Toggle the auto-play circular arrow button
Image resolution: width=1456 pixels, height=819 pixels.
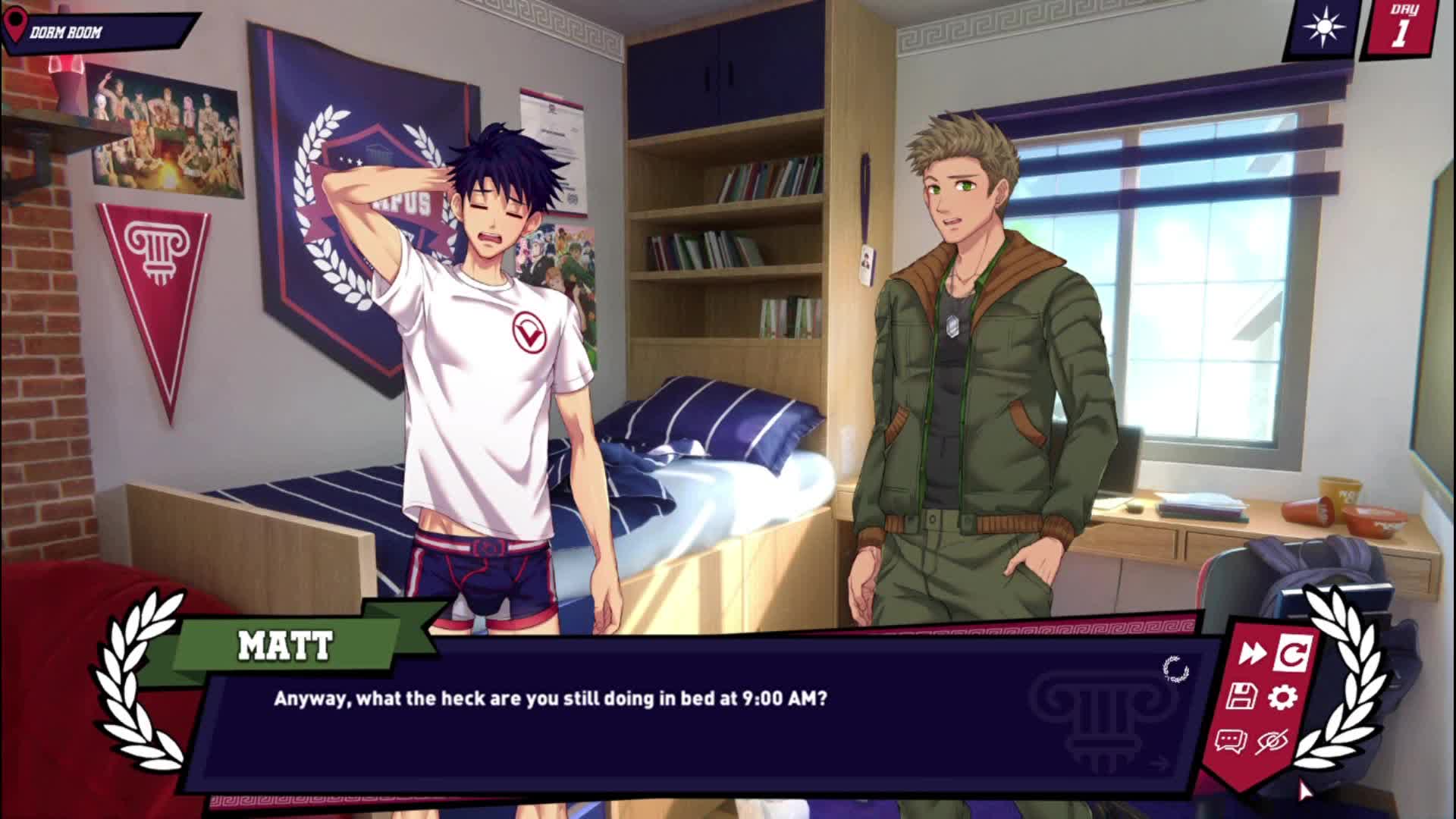click(x=1293, y=653)
